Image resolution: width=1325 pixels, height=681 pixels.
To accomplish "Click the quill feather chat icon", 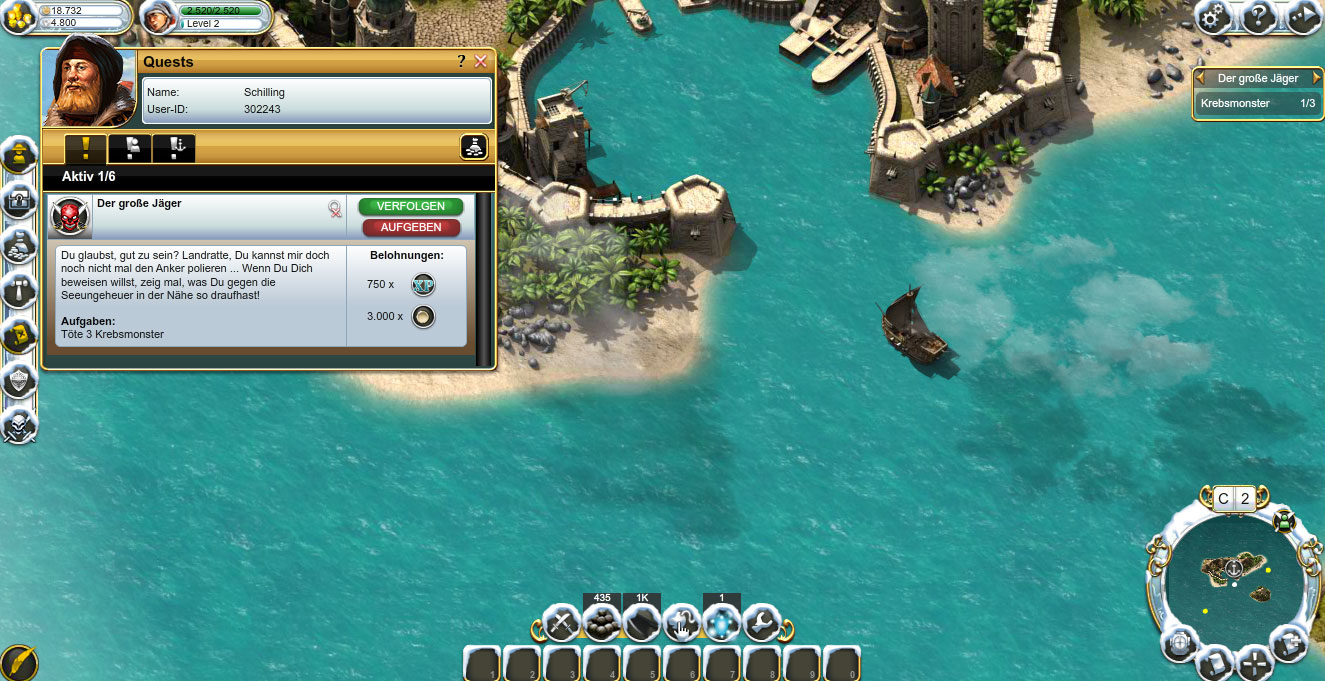I will click(17, 662).
